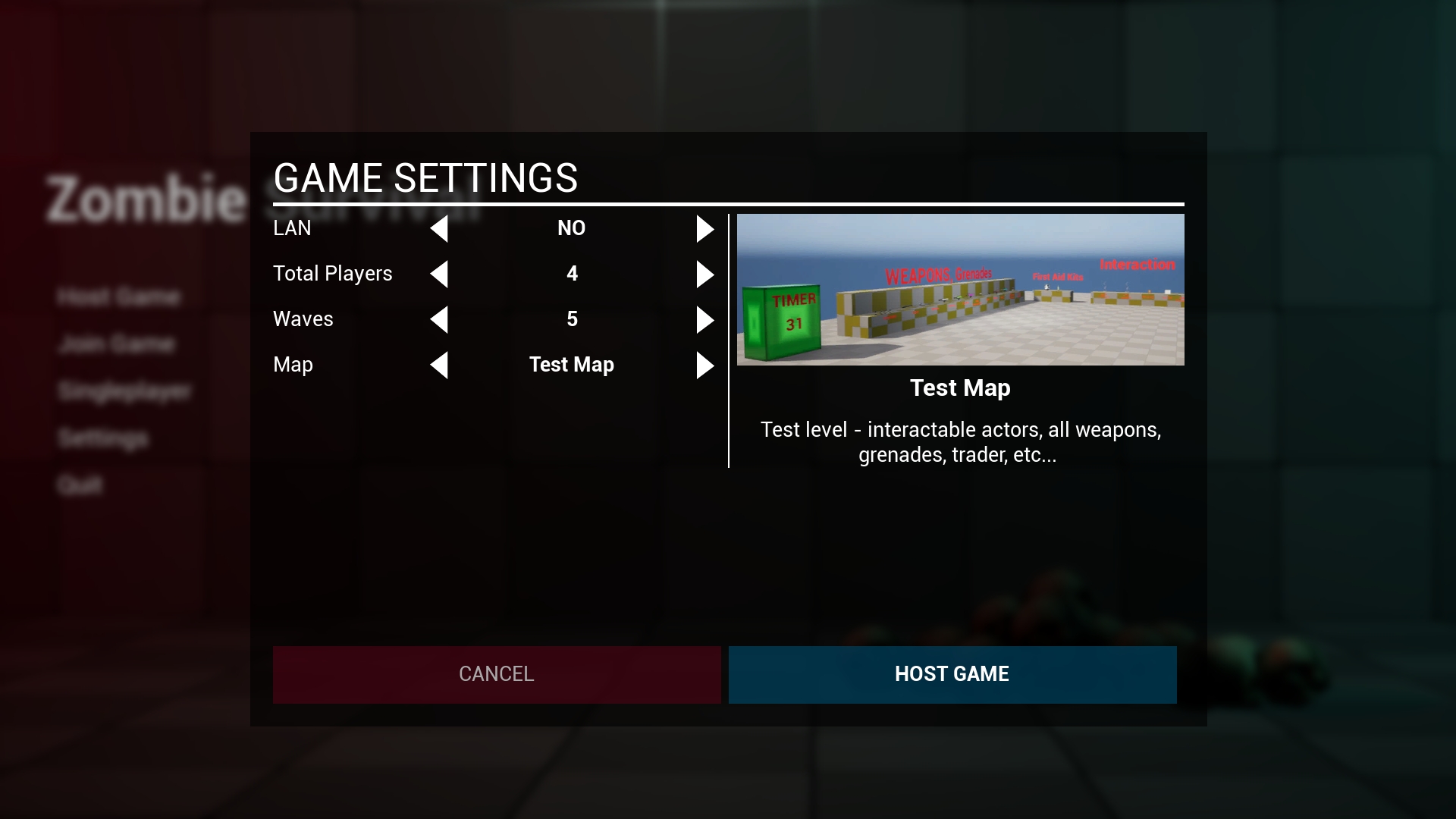The height and width of the screenshot is (819, 1456).
Task: Click the Test Map title label
Action: (959, 388)
